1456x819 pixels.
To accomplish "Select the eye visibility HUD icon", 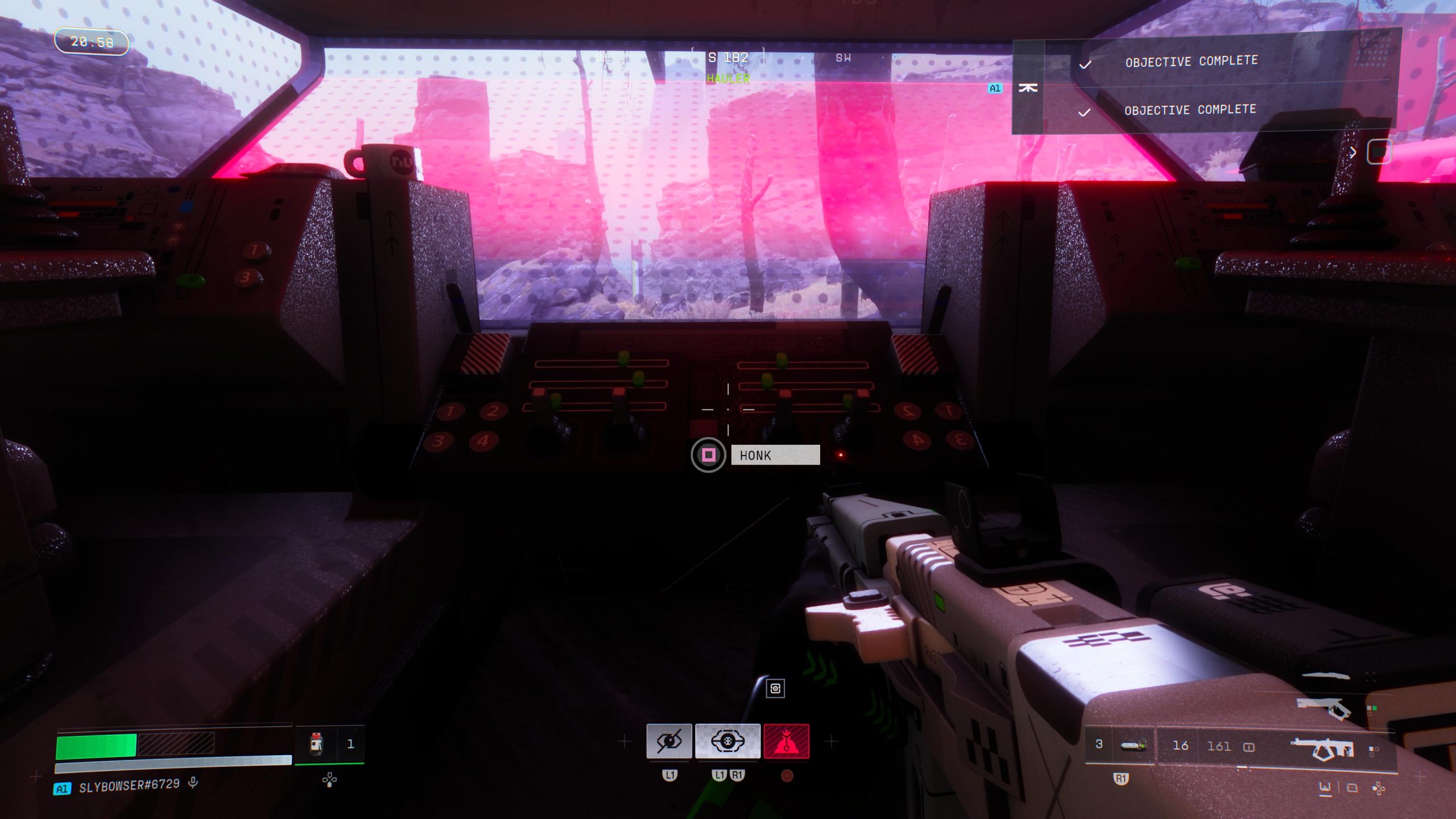I will 668,743.
